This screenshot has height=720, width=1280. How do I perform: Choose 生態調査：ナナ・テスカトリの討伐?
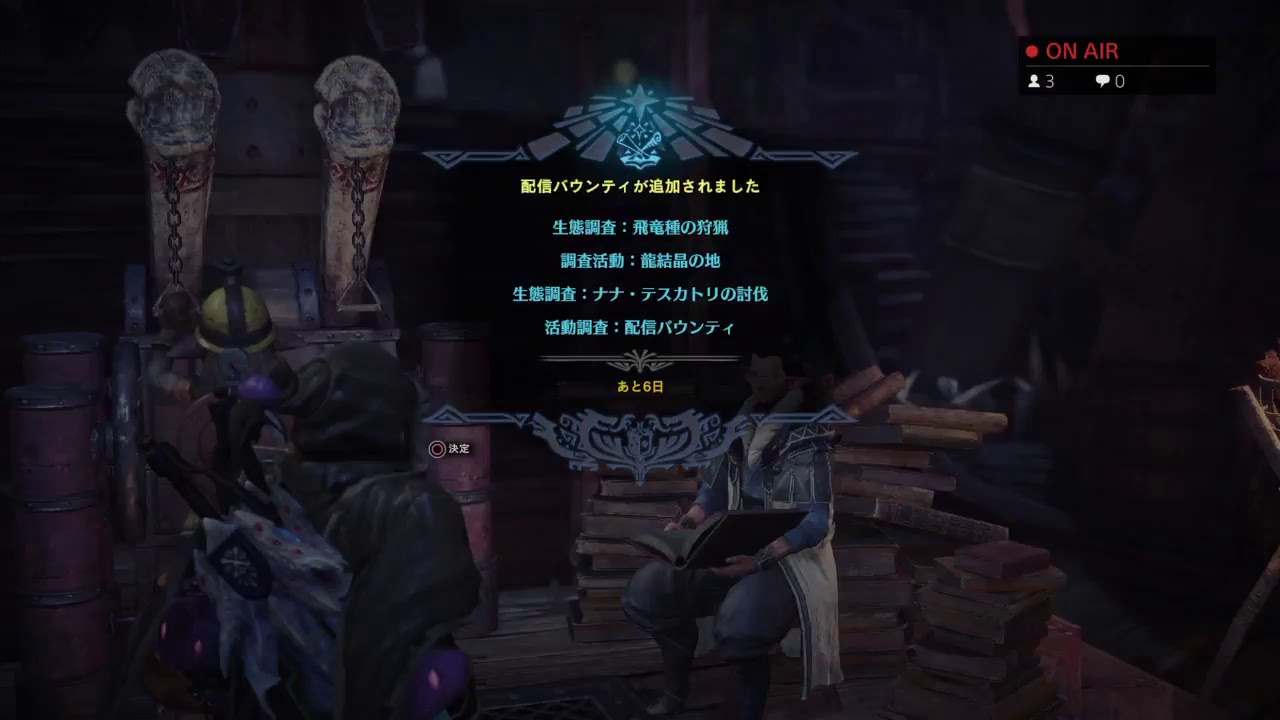640,294
